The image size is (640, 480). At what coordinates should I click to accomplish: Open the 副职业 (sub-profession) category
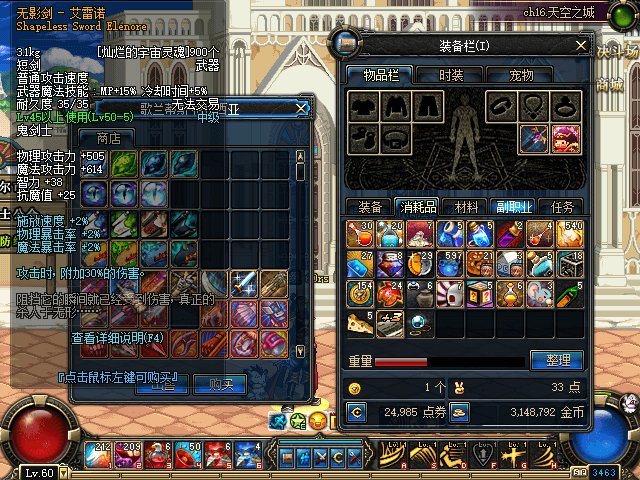coord(514,207)
